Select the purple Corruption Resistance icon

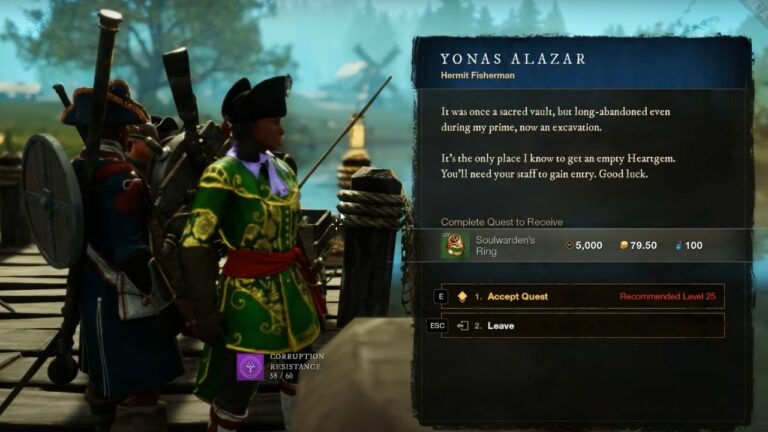[250, 366]
